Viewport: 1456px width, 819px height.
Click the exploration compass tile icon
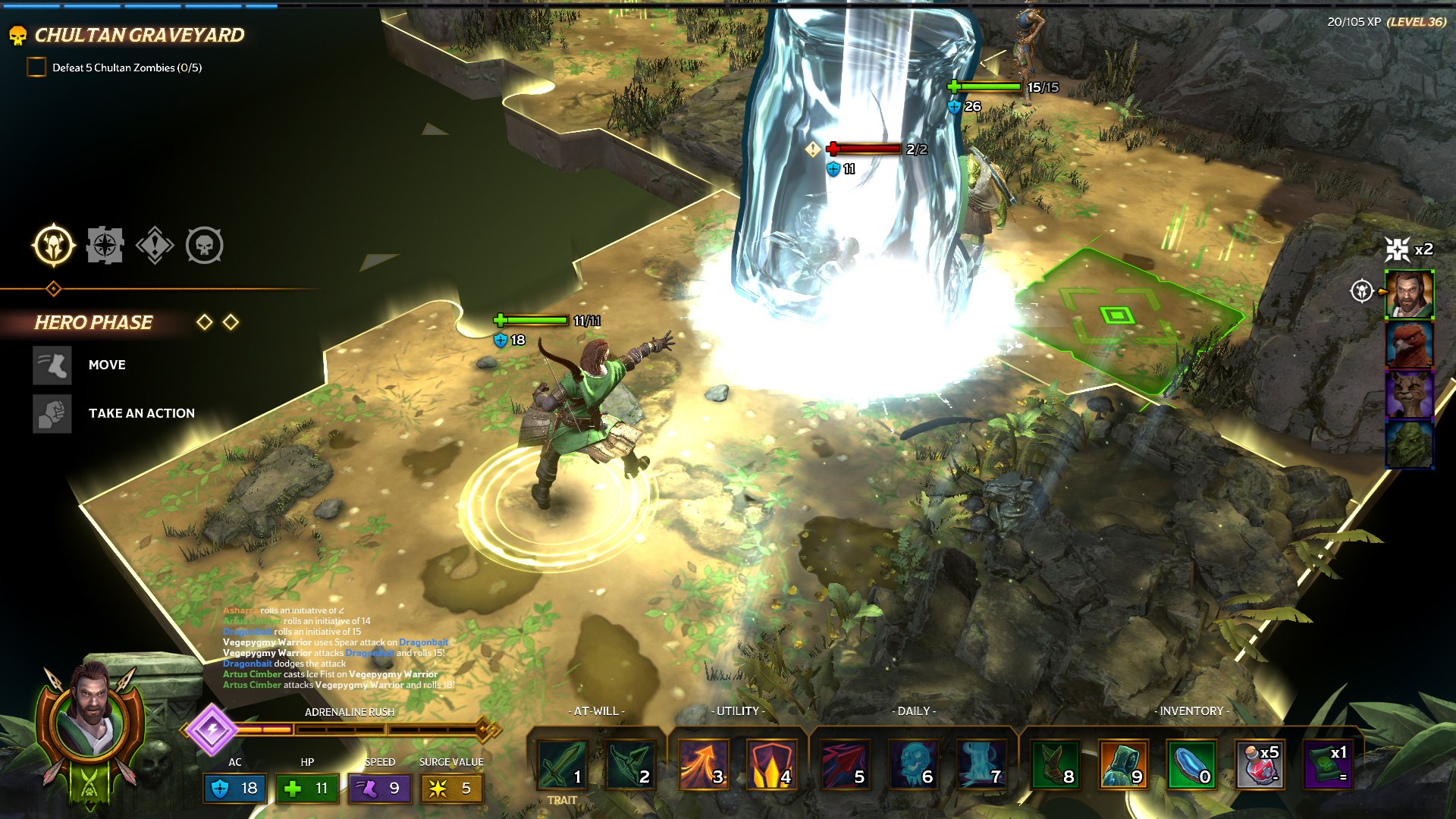[x=105, y=246]
